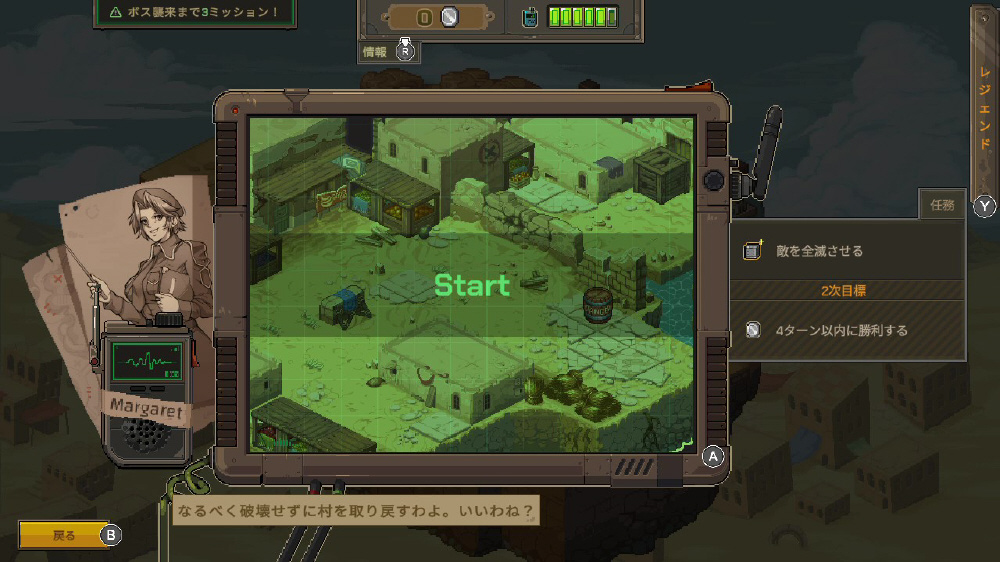Go back with the 戻る button
Viewport: 1000px width, 562px height.
click(63, 535)
